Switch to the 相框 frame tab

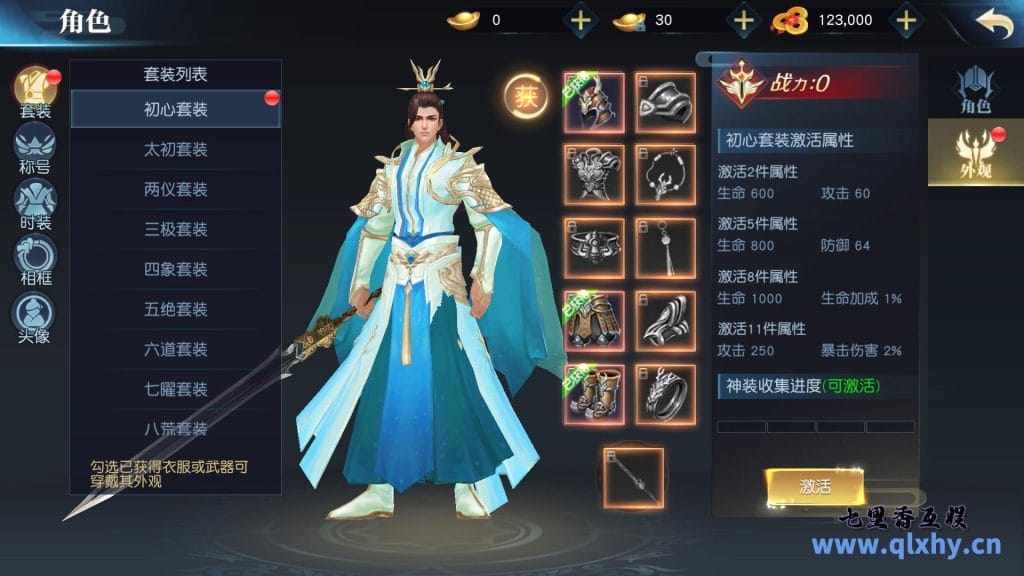35,260
